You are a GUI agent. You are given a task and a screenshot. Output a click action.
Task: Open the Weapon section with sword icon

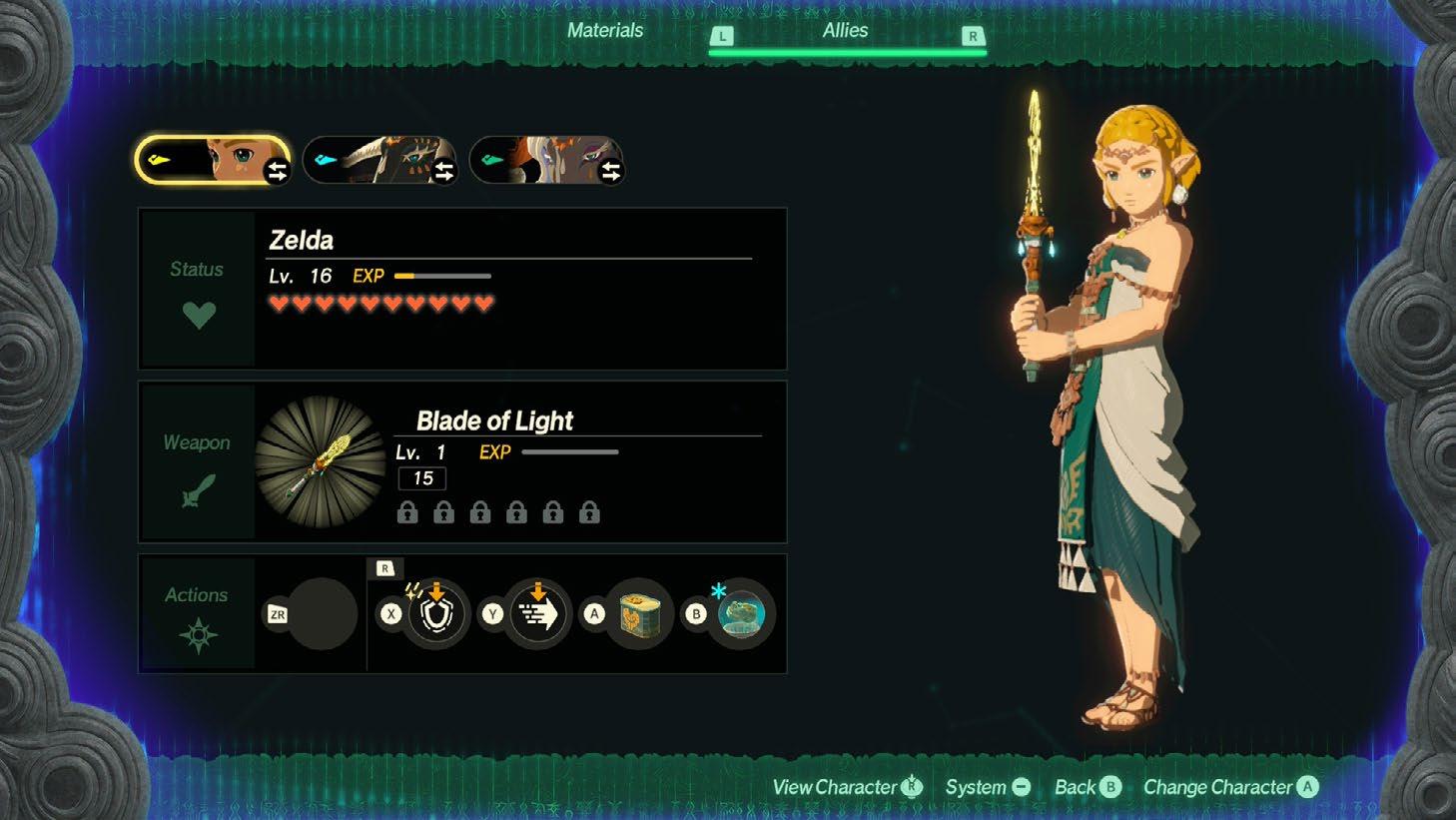pos(198,463)
